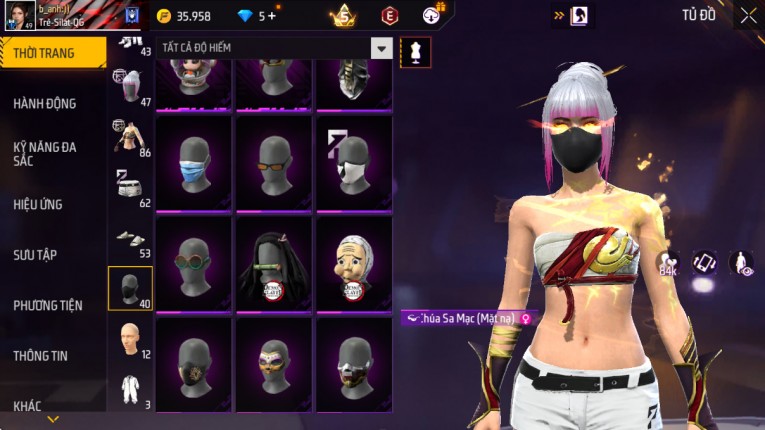The image size is (765, 430).
Task: Open the Hiệu Ứng section
Action: 38,204
